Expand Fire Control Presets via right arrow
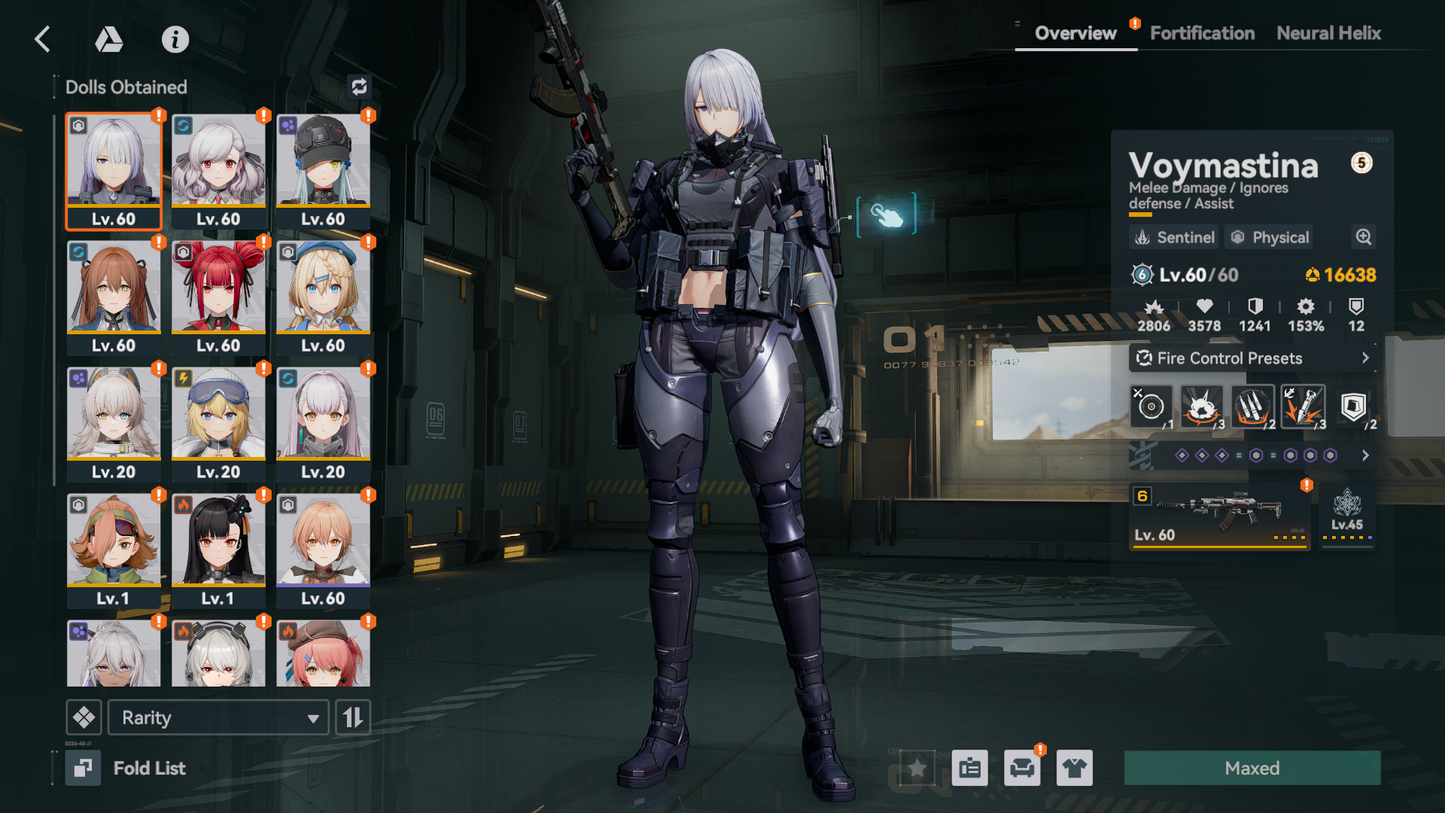The width and height of the screenshot is (1445, 813). 1366,357
